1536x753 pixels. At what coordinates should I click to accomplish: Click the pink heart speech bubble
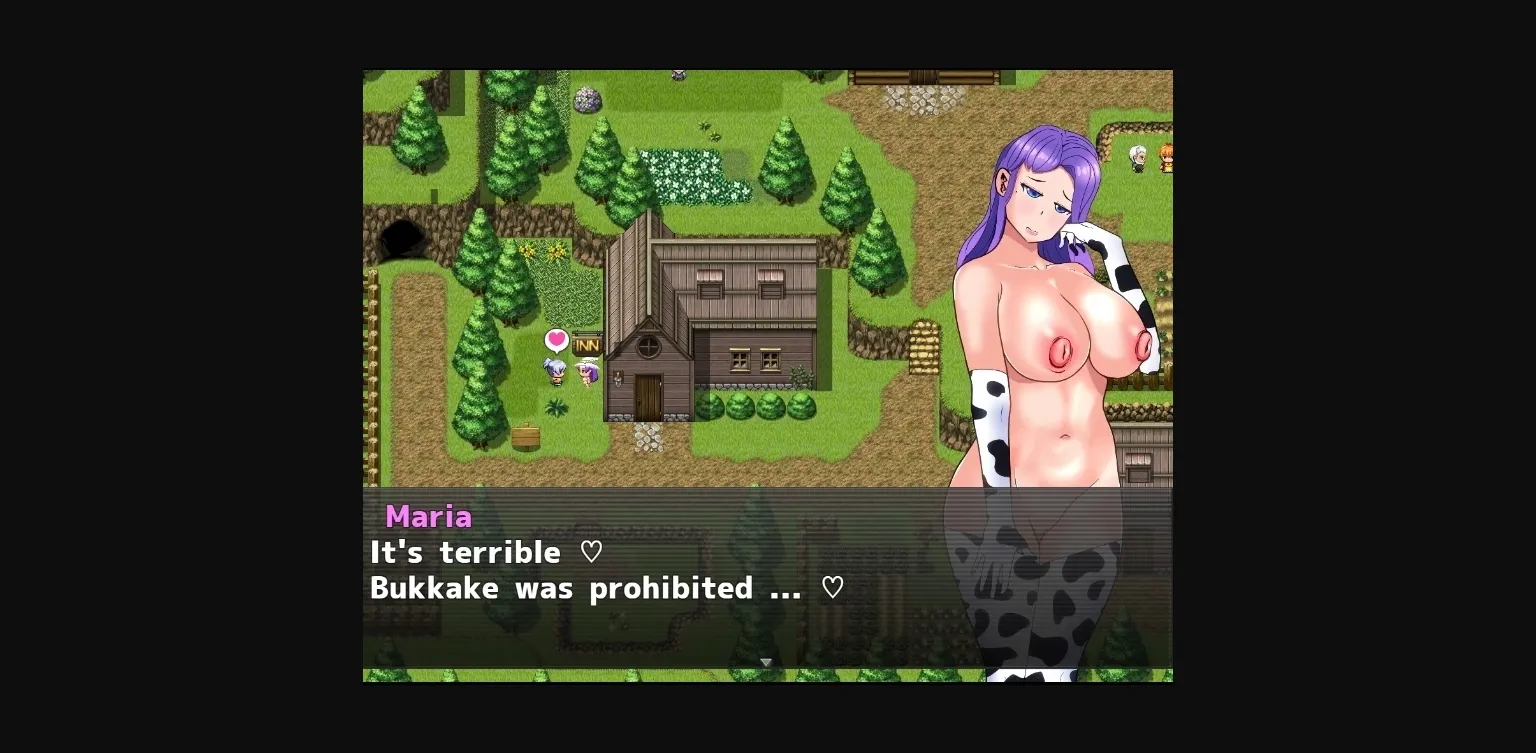click(x=557, y=340)
